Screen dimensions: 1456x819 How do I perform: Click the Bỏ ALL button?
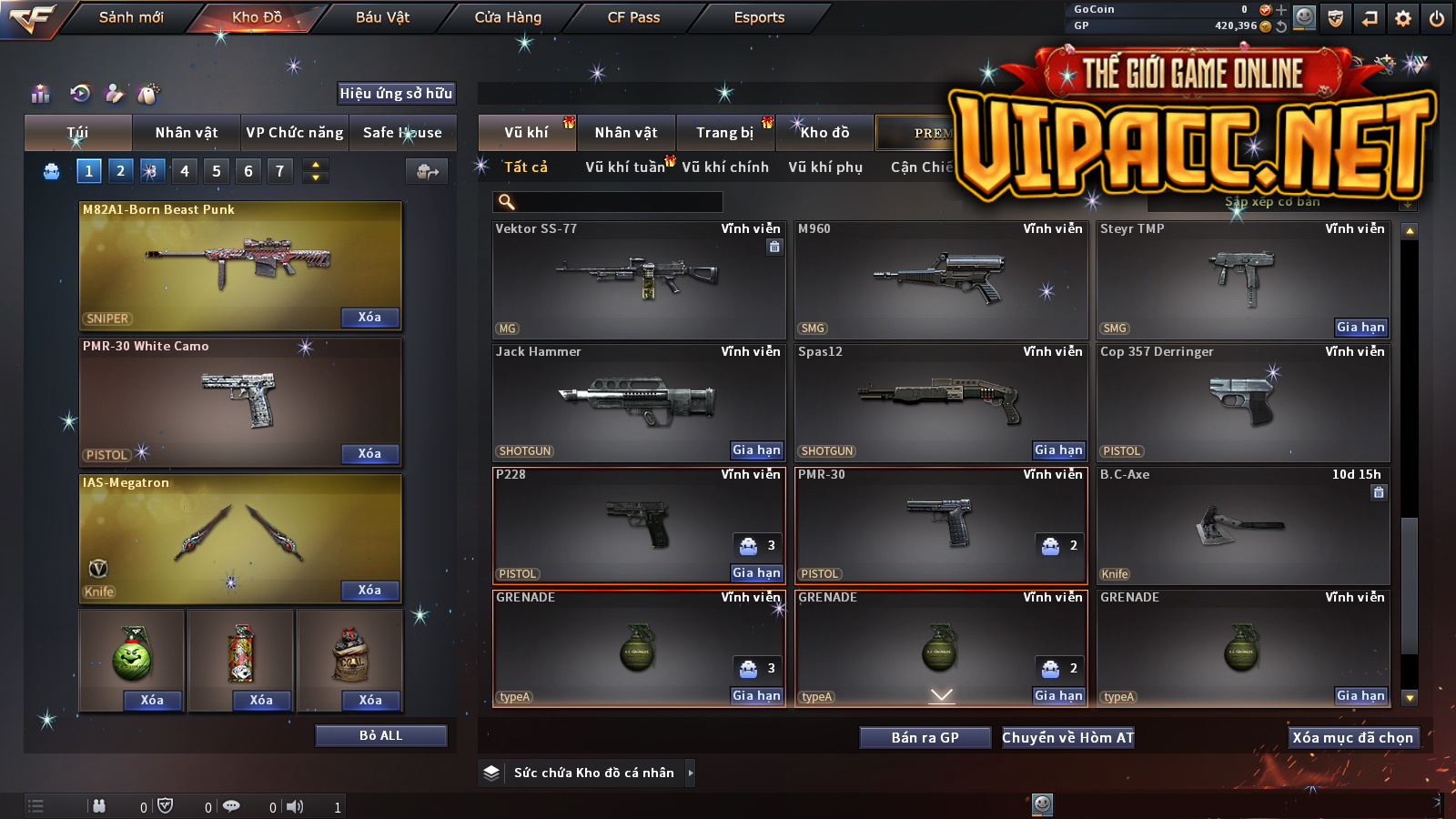click(x=380, y=735)
